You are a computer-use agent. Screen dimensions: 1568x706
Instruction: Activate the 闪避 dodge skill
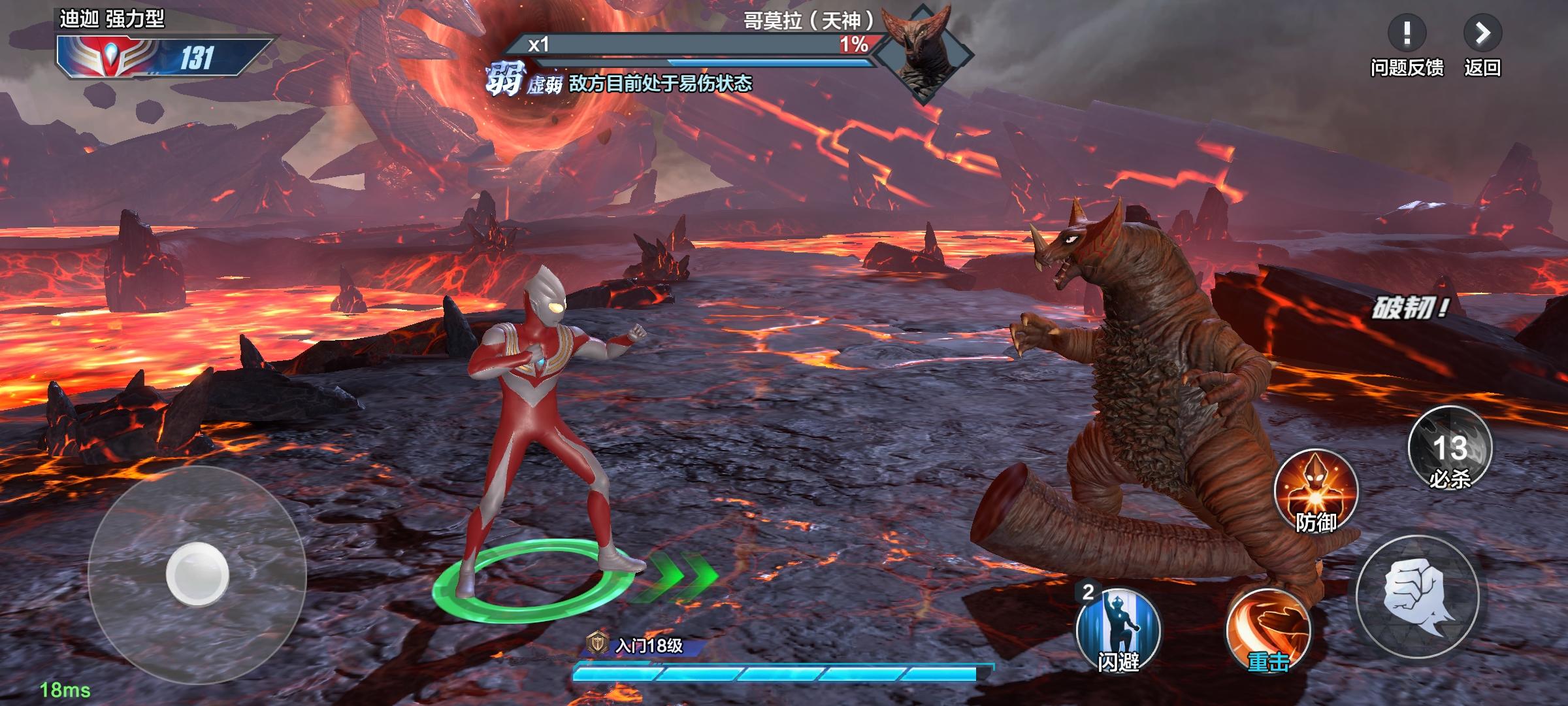[x=1118, y=630]
